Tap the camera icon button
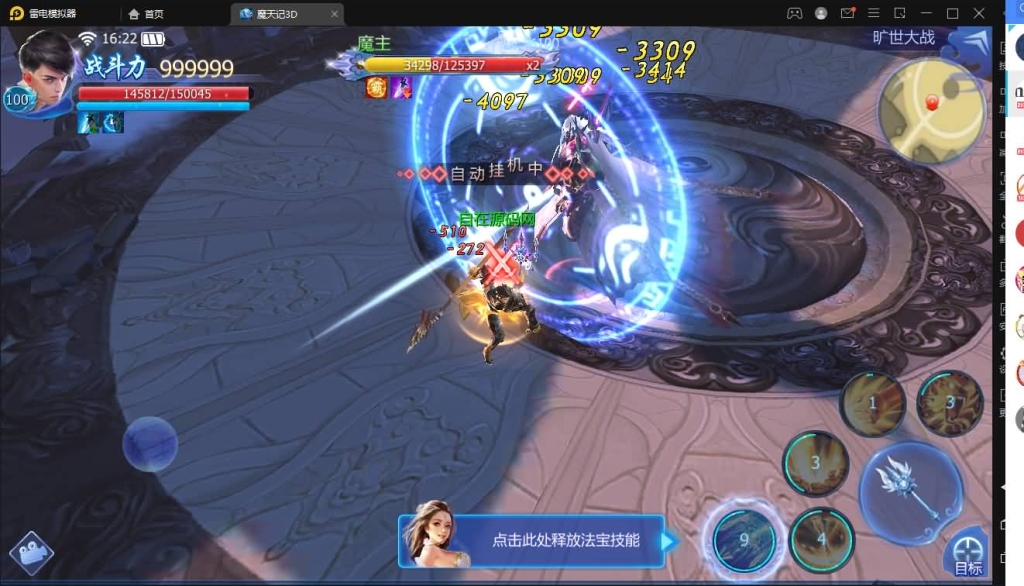The image size is (1024, 586). pyautogui.click(x=31, y=554)
